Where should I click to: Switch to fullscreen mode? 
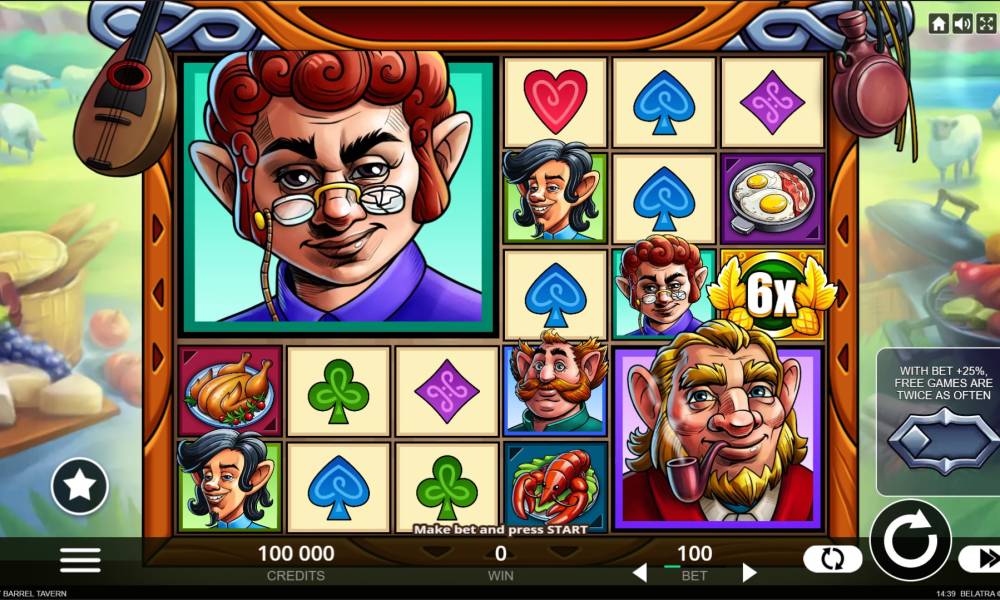[x=985, y=24]
